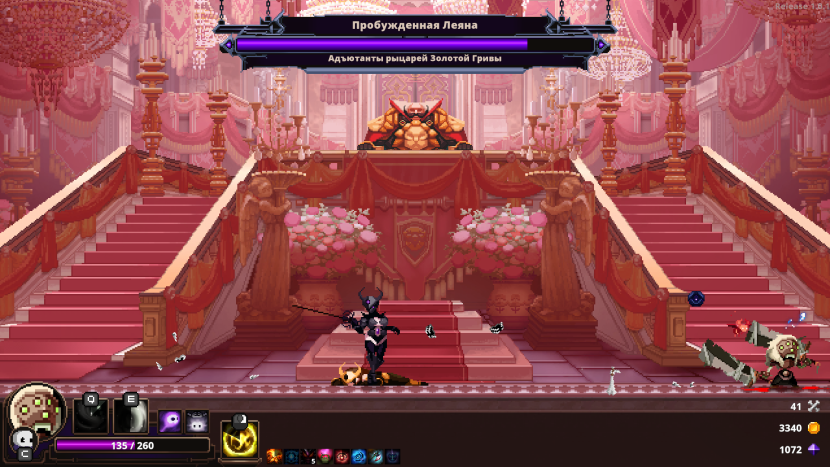This screenshot has height=467, width=830.
Task: Select the small white secondary skull icon
Action: coord(21,441)
